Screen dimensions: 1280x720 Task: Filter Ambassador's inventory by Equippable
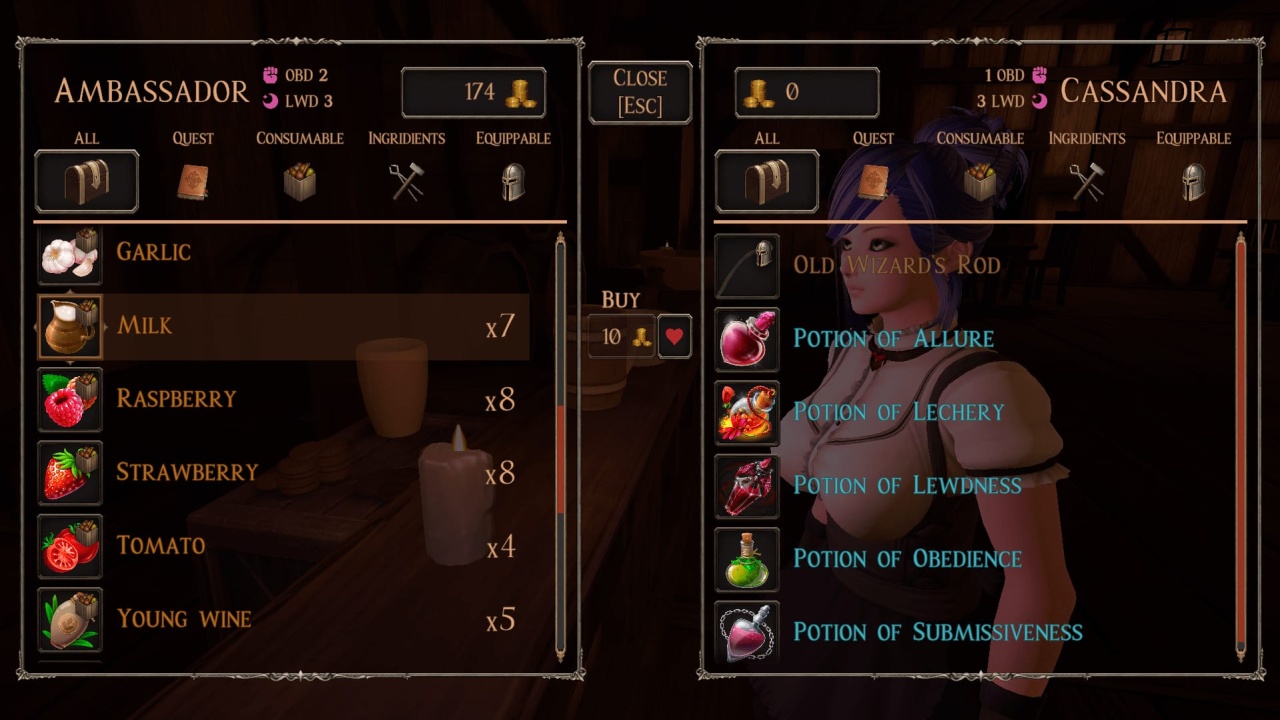[513, 180]
